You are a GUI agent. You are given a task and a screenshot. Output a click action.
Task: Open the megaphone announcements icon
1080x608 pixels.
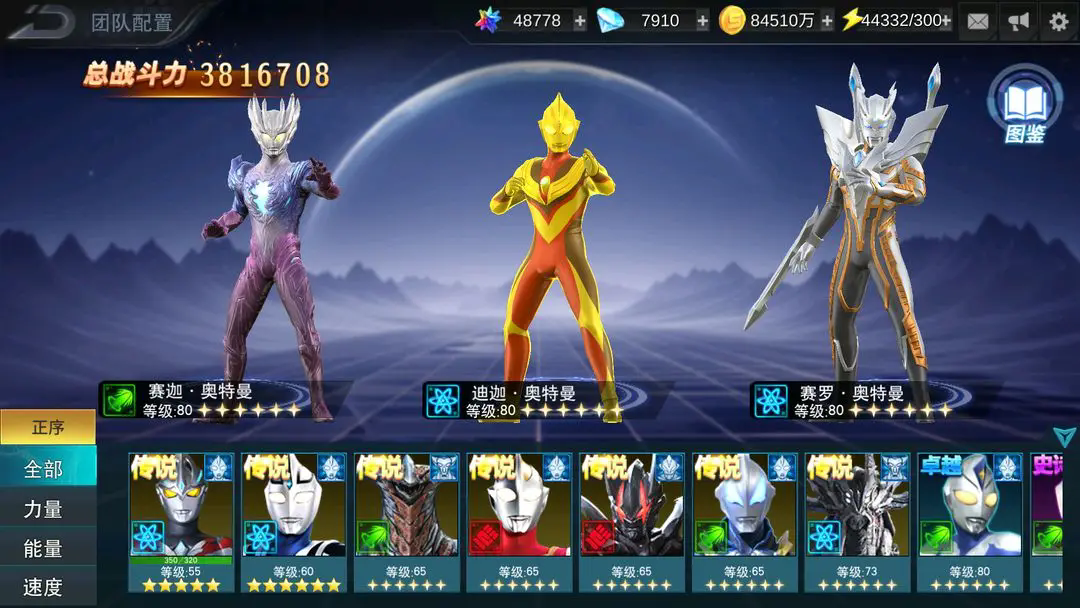(1018, 21)
